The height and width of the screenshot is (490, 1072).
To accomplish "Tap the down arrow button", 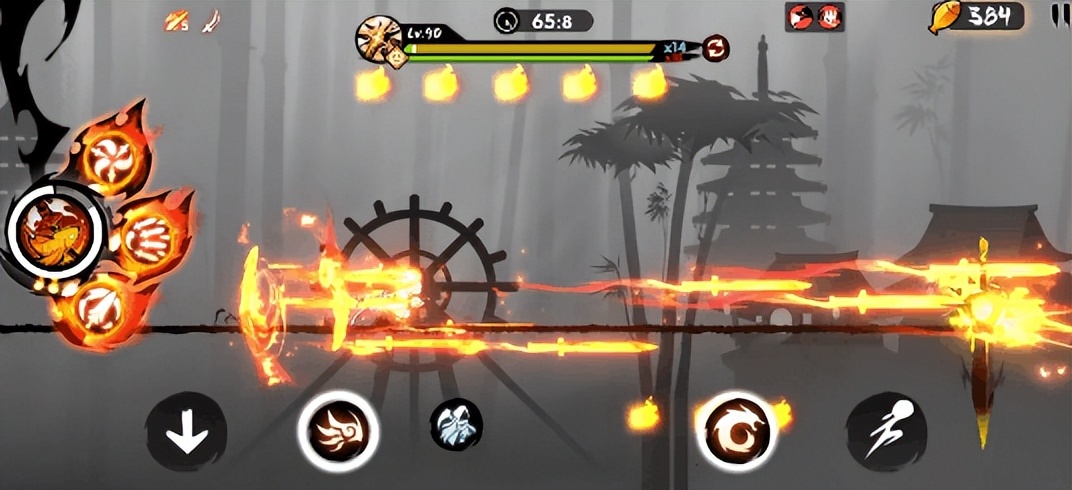I will (186, 433).
